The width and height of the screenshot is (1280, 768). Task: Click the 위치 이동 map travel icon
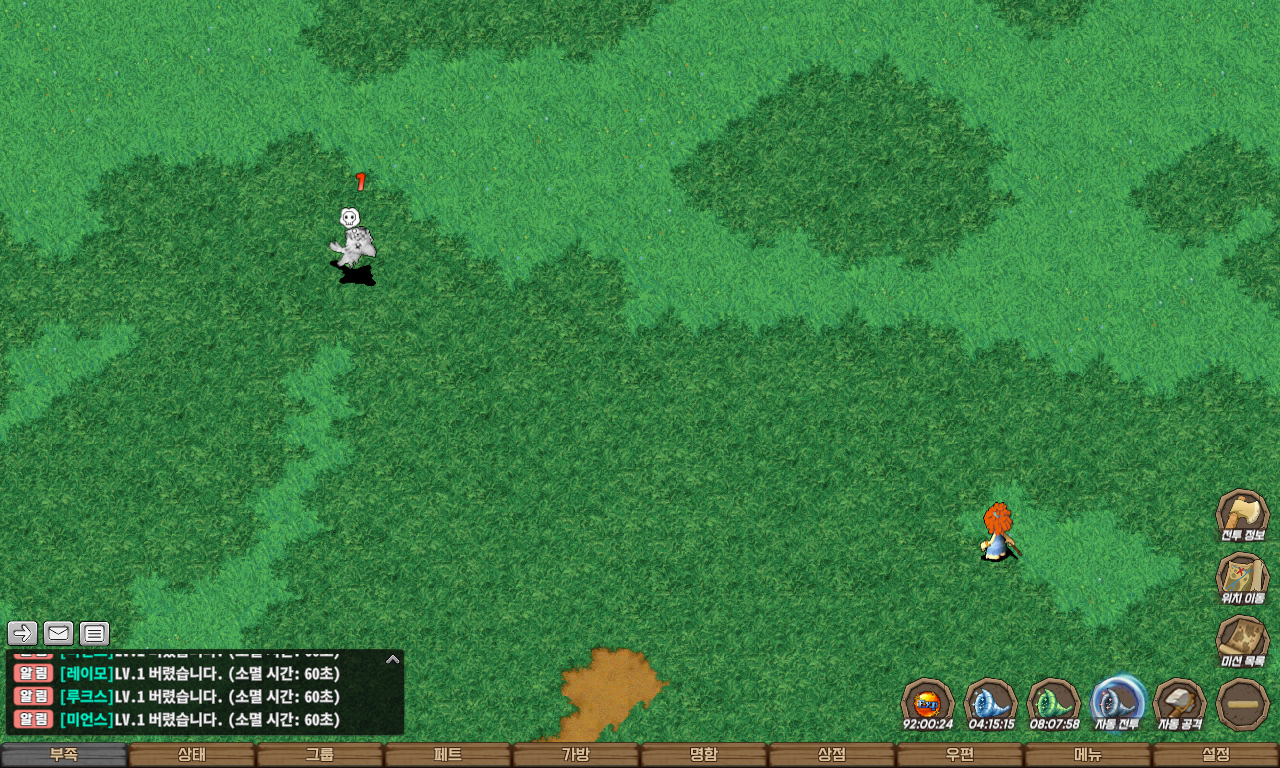1242,579
